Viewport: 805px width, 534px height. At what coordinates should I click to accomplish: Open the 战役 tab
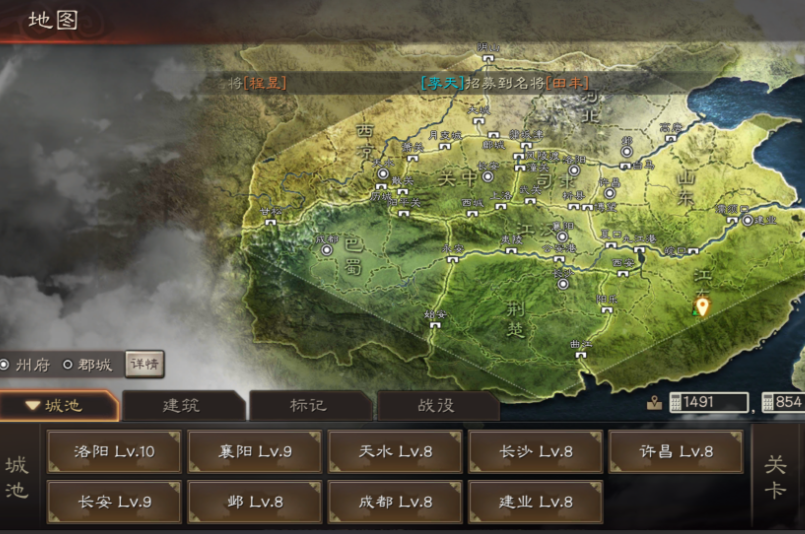pos(437,406)
